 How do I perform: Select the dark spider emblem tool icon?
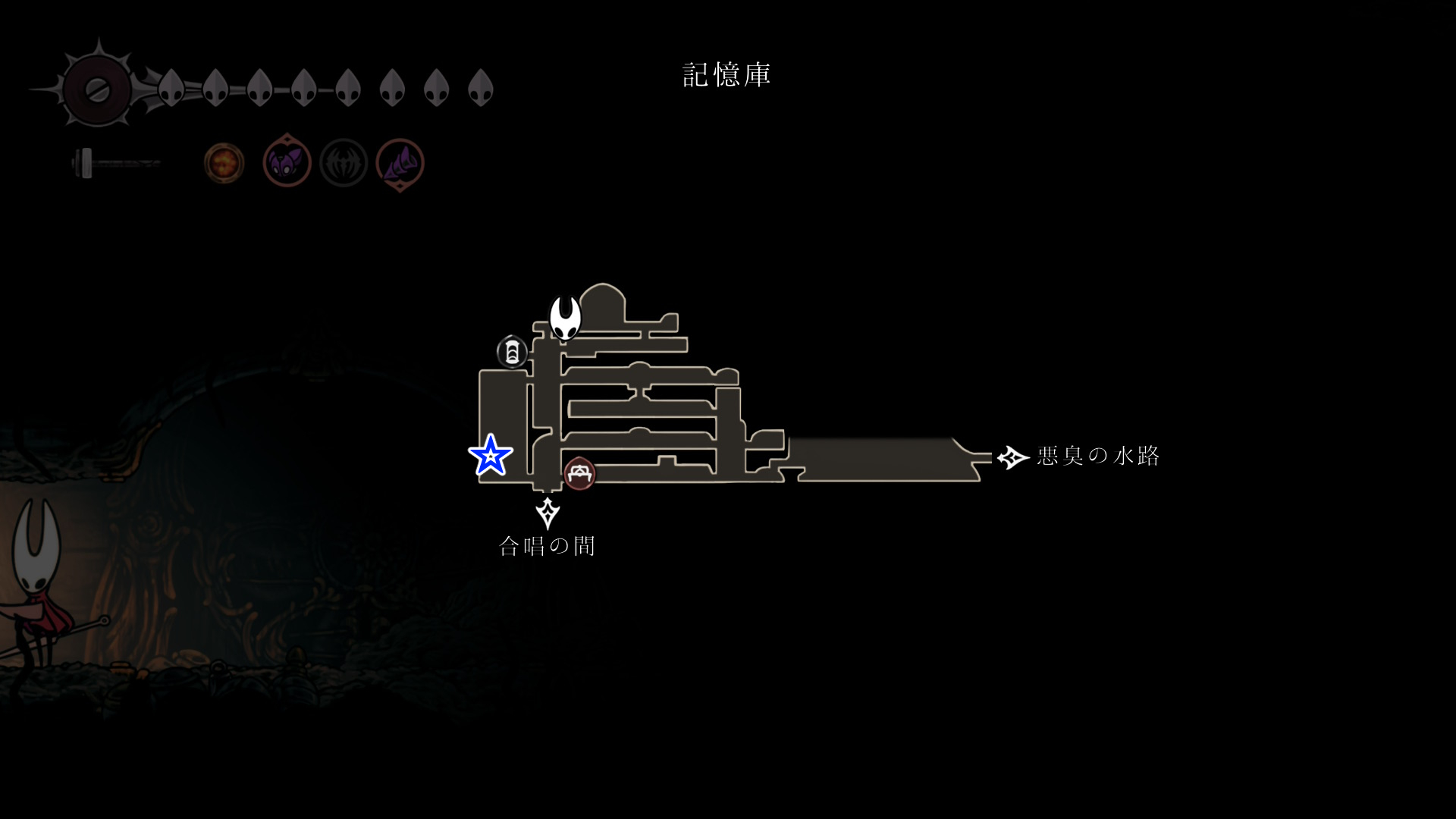point(344,162)
